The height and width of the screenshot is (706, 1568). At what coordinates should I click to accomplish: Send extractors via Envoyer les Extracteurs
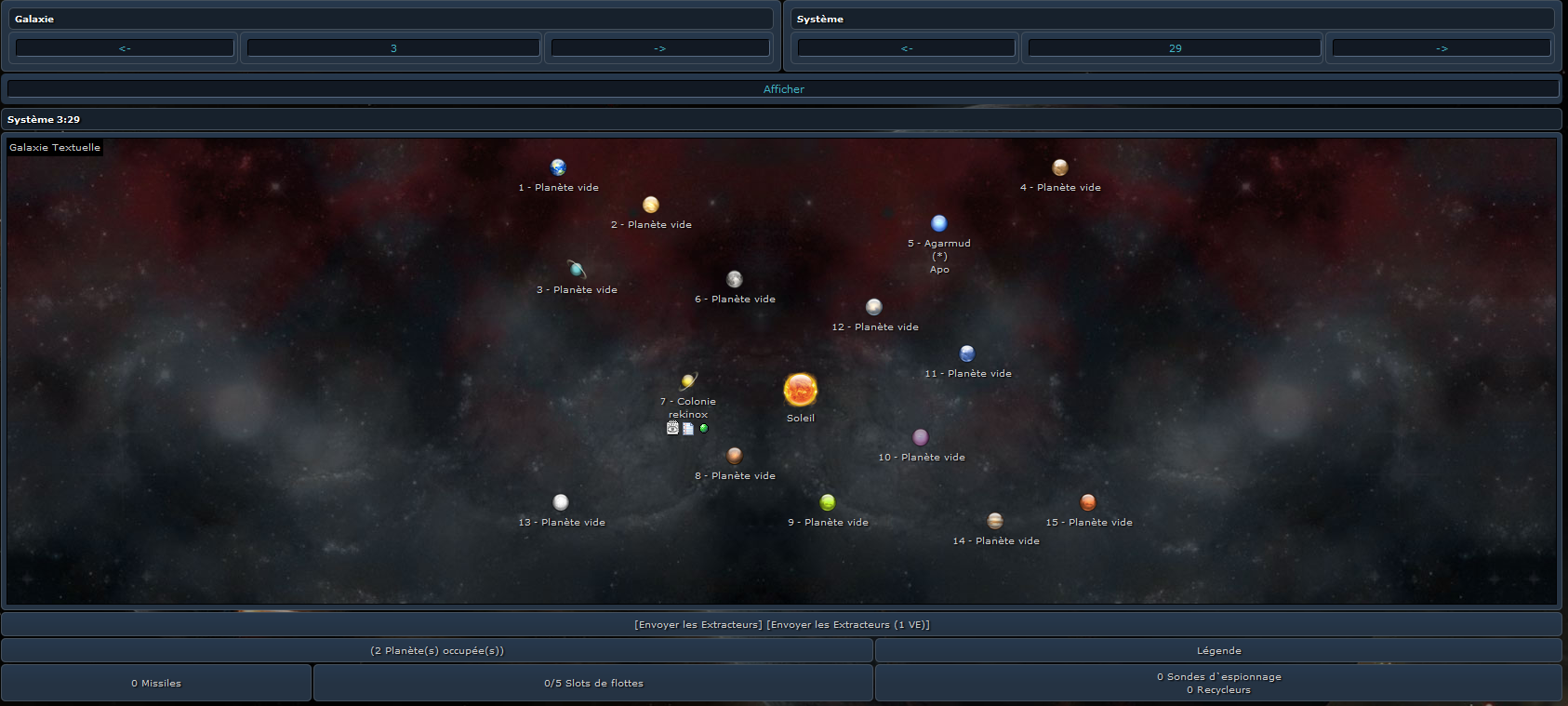pyautogui.click(x=698, y=625)
